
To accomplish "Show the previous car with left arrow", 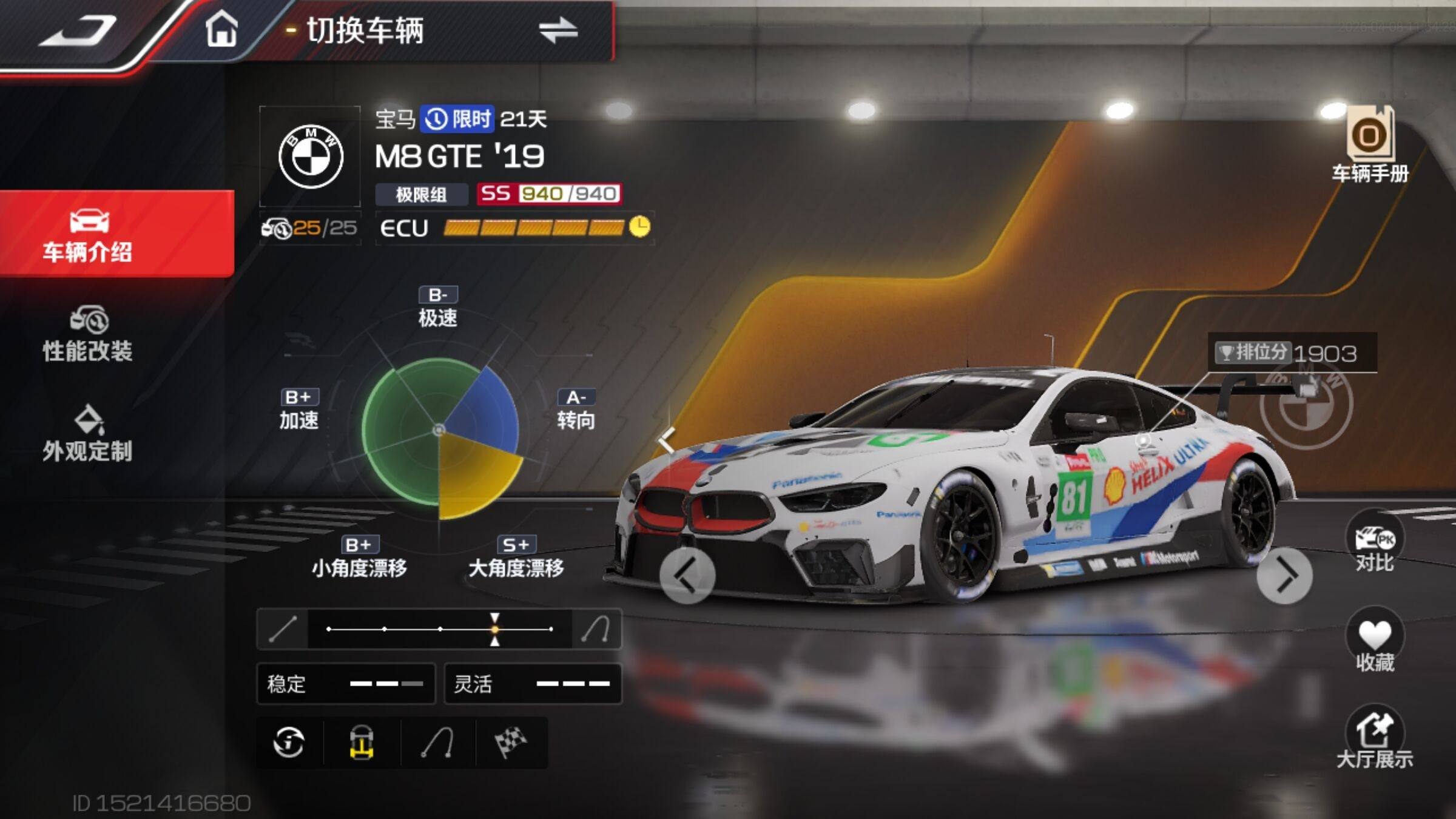I will pos(687,576).
